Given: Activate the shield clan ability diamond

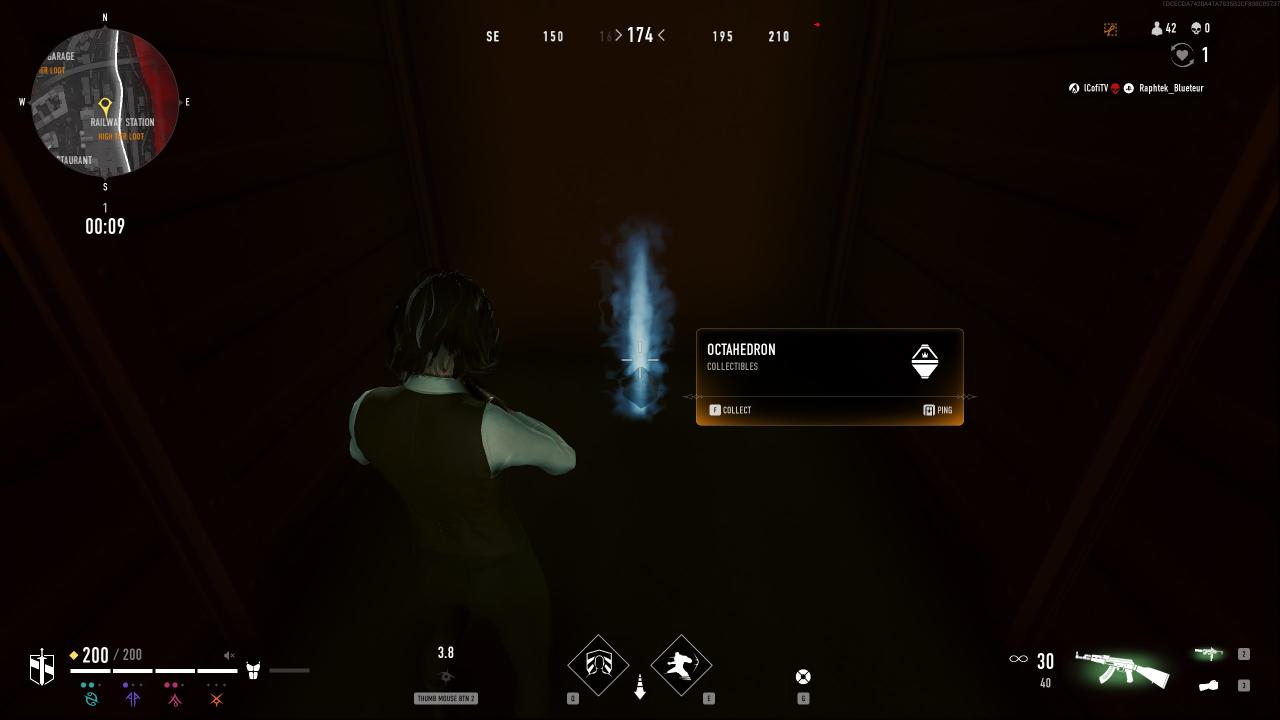Looking at the screenshot, I should [x=598, y=665].
